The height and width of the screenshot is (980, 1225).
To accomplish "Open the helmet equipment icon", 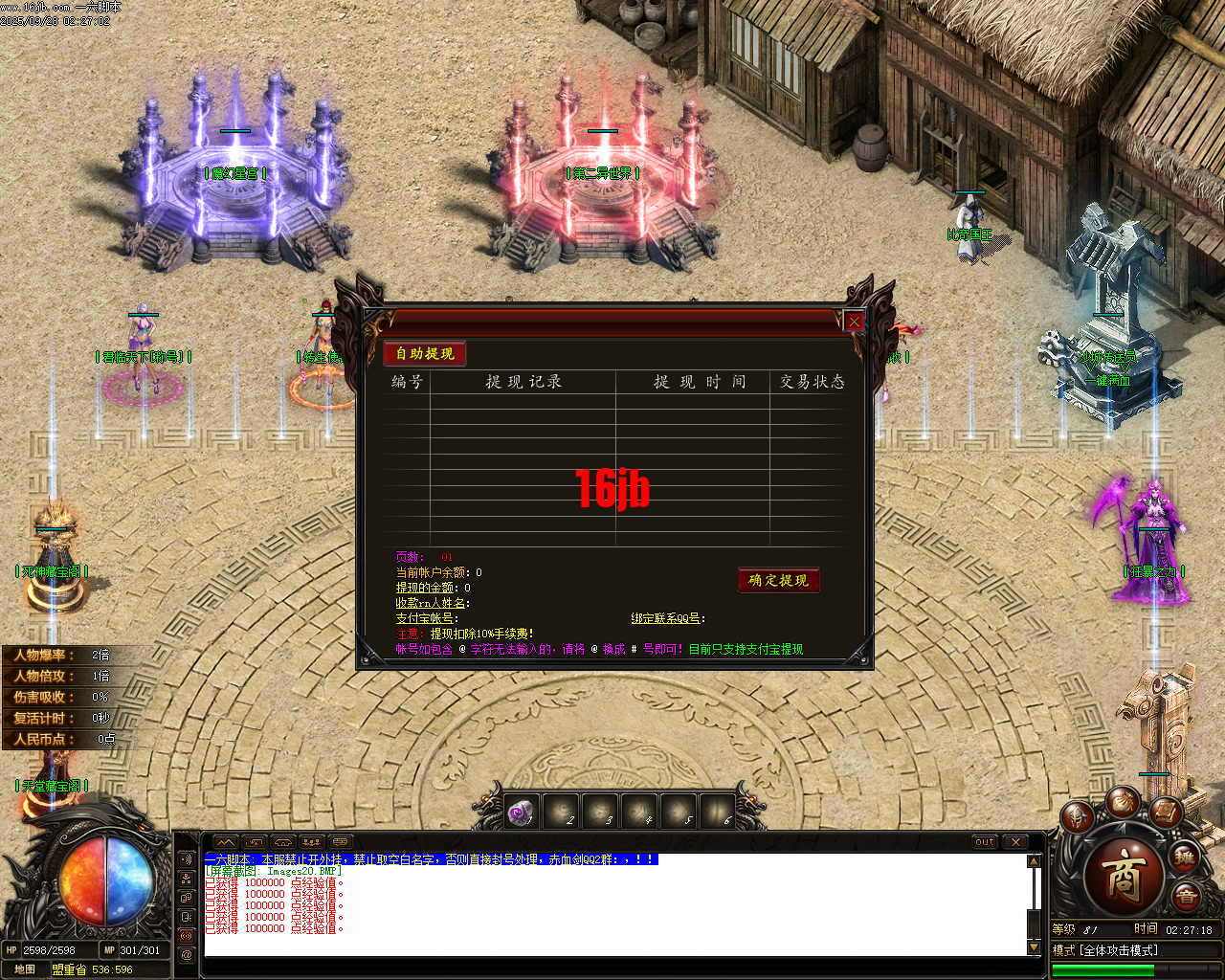I will (x=1077, y=818).
